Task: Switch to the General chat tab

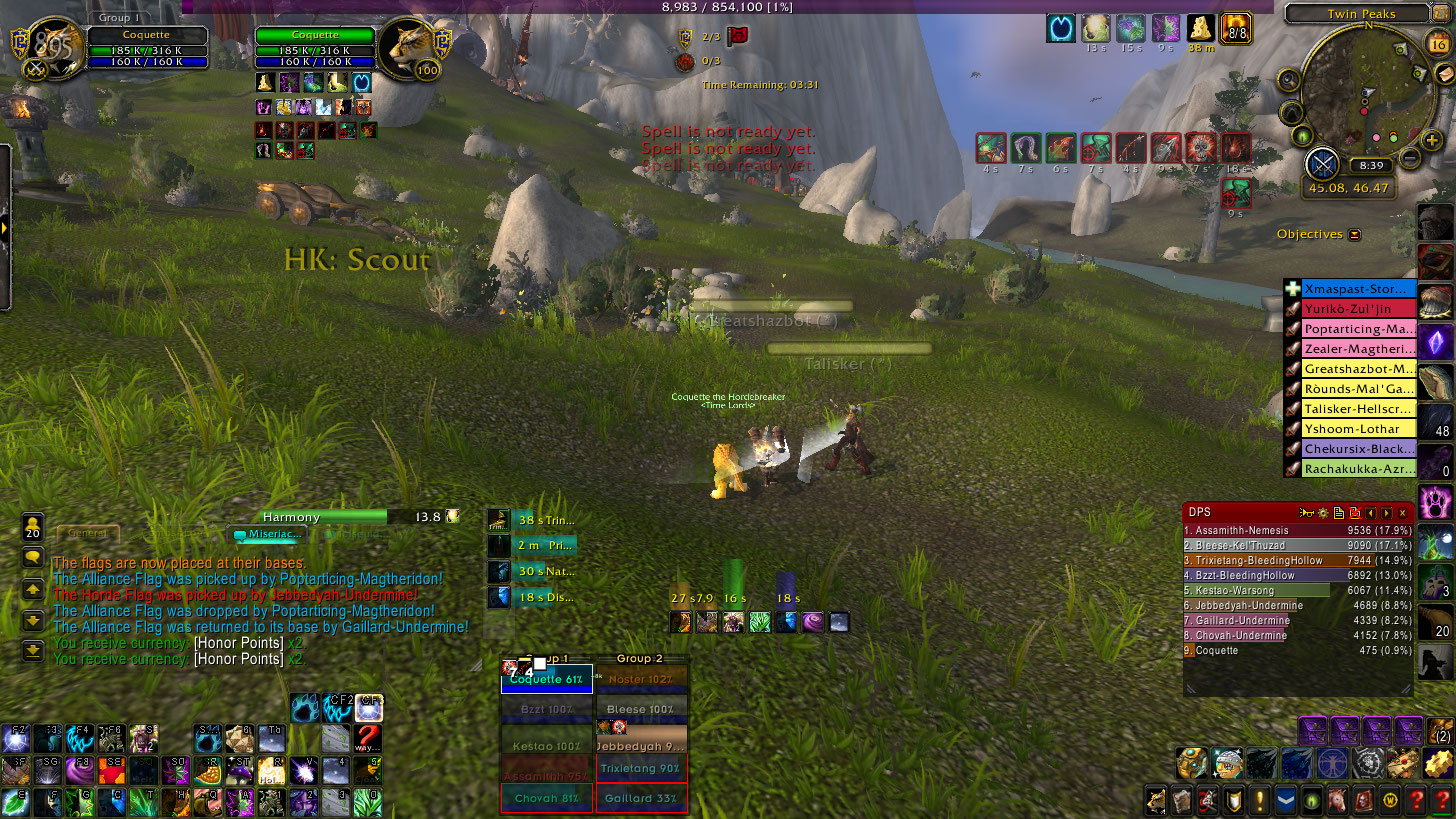Action: (x=88, y=535)
